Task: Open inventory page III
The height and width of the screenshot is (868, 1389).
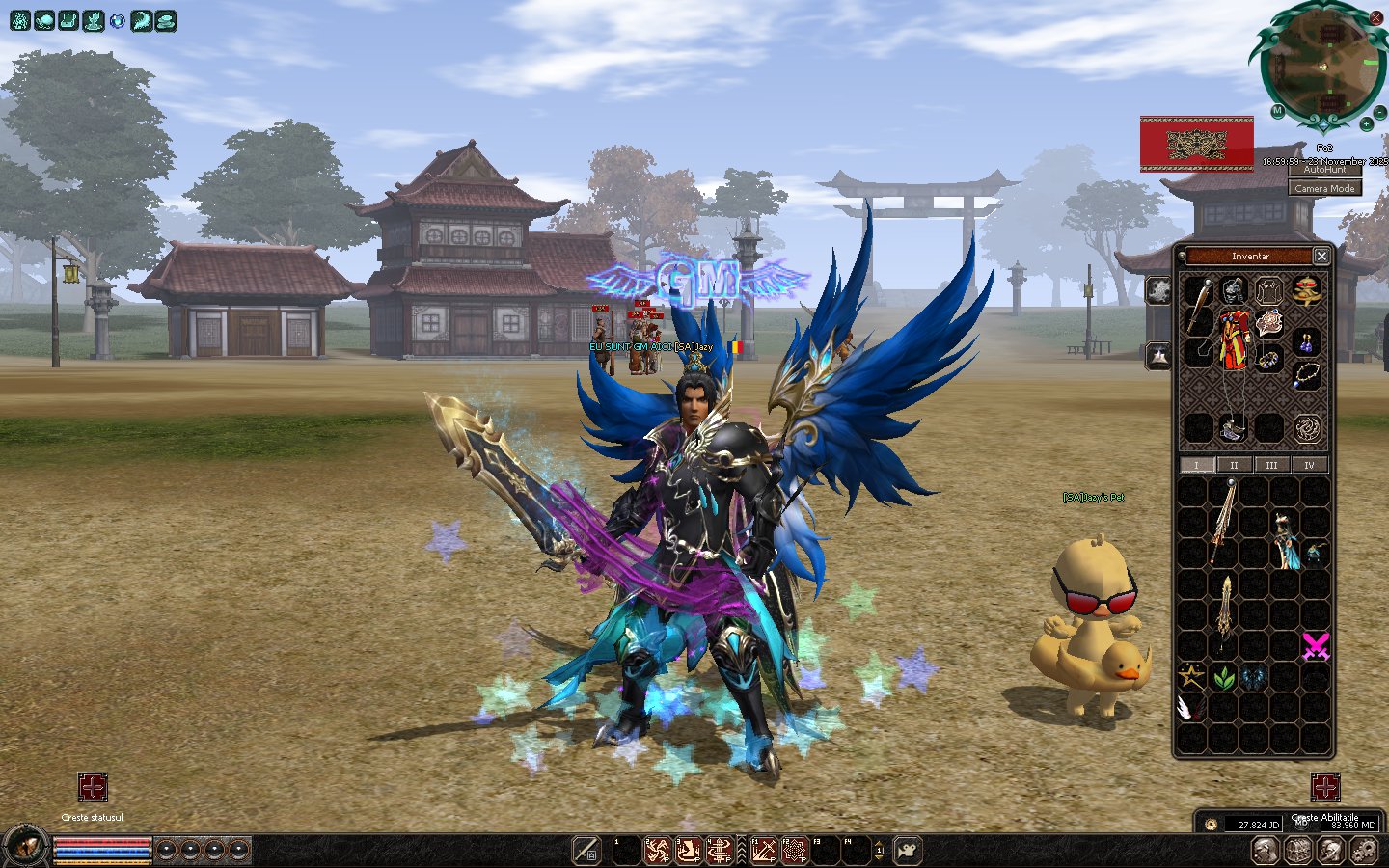Action: coord(1271,465)
